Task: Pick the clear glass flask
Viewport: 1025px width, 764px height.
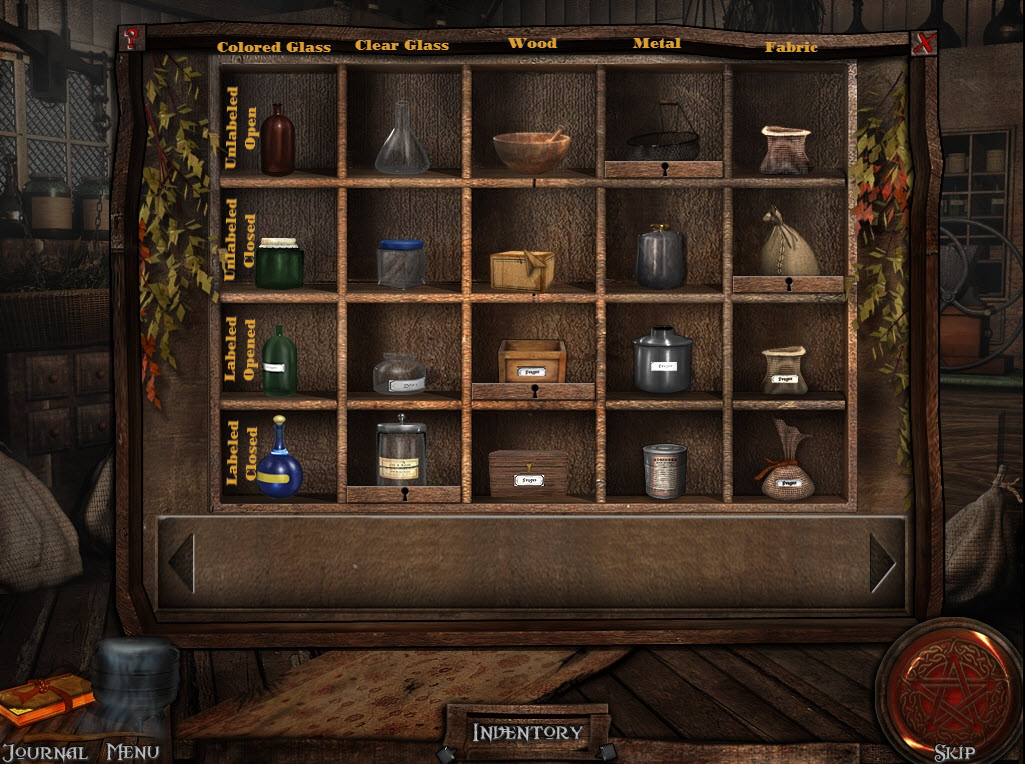Action: tap(401, 140)
